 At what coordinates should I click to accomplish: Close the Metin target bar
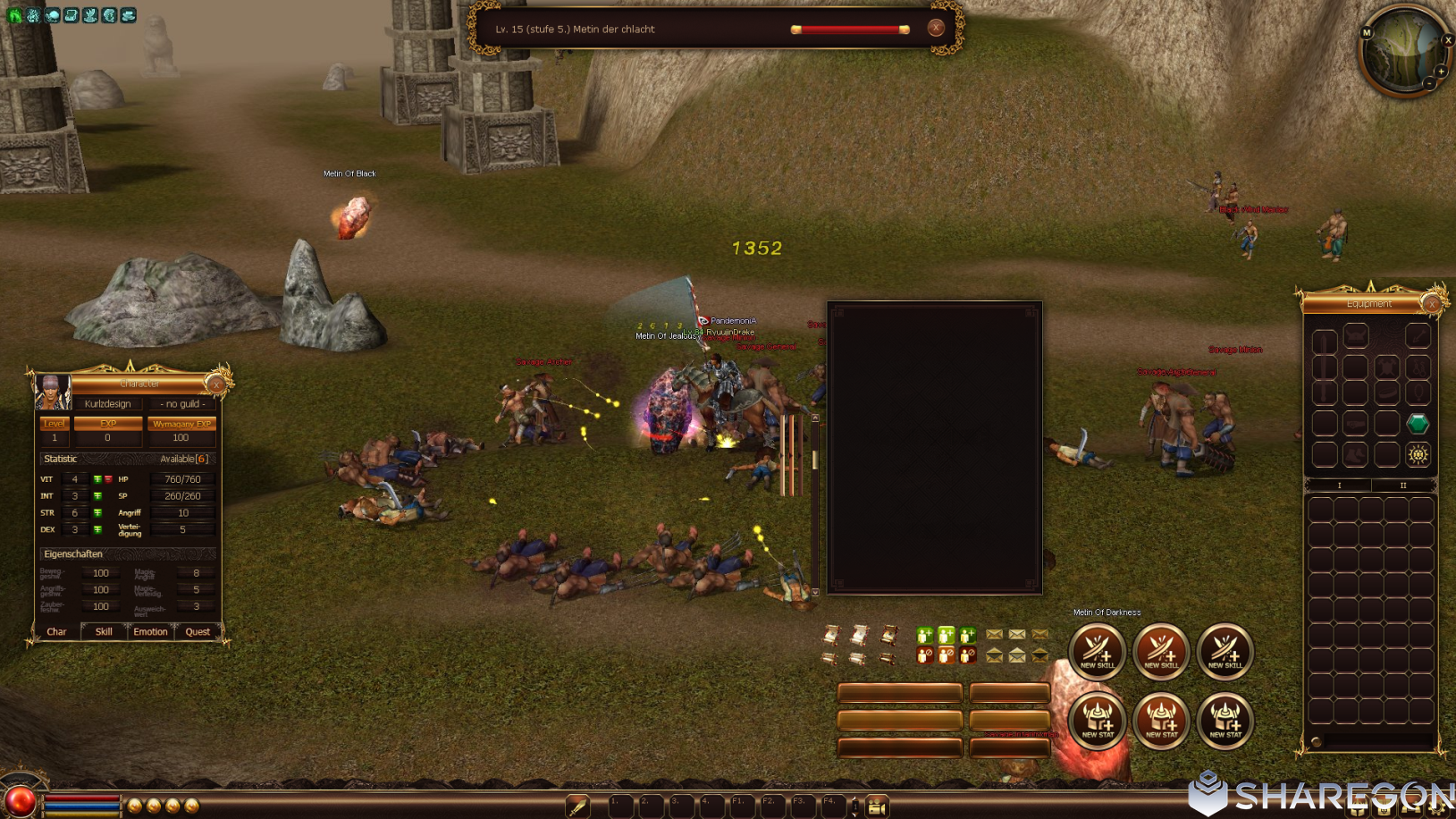coord(936,28)
